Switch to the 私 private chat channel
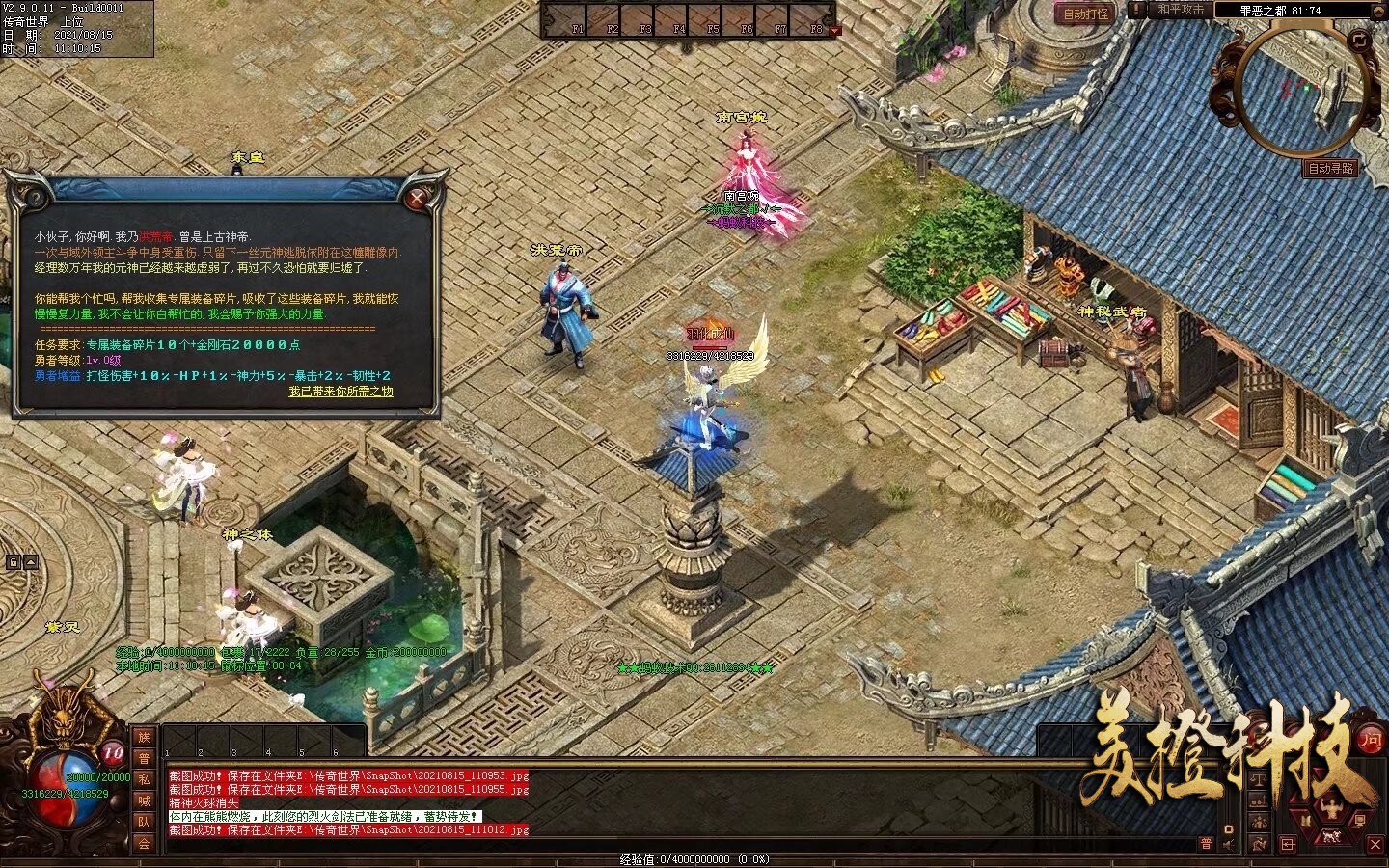 pyautogui.click(x=142, y=777)
